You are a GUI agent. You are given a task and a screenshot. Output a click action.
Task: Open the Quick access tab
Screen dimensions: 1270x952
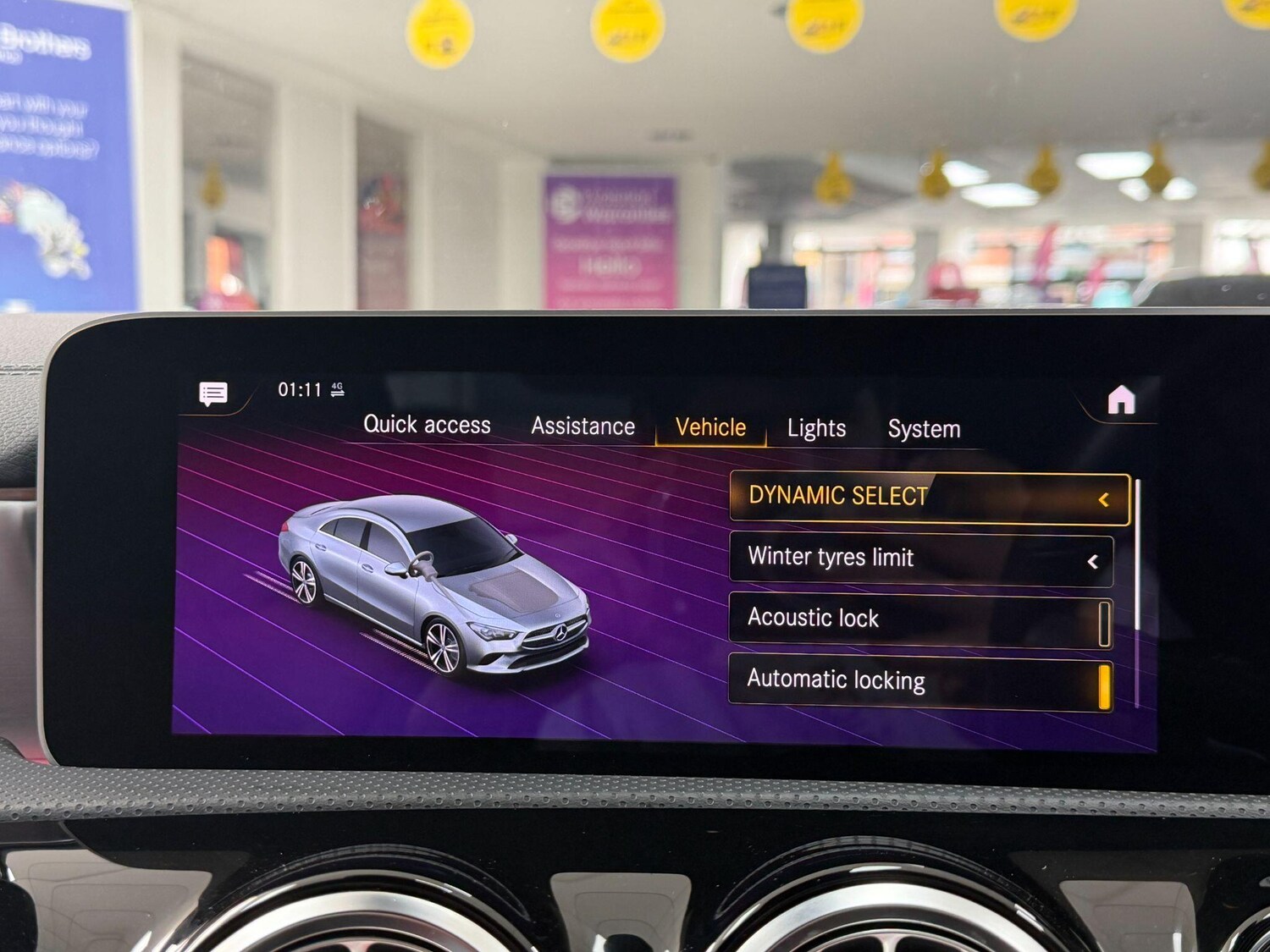tap(428, 425)
